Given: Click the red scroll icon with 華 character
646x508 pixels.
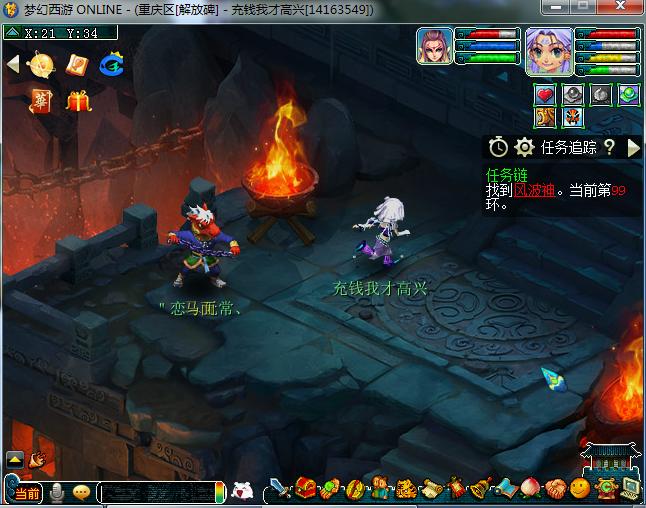Looking at the screenshot, I should pos(42,100).
